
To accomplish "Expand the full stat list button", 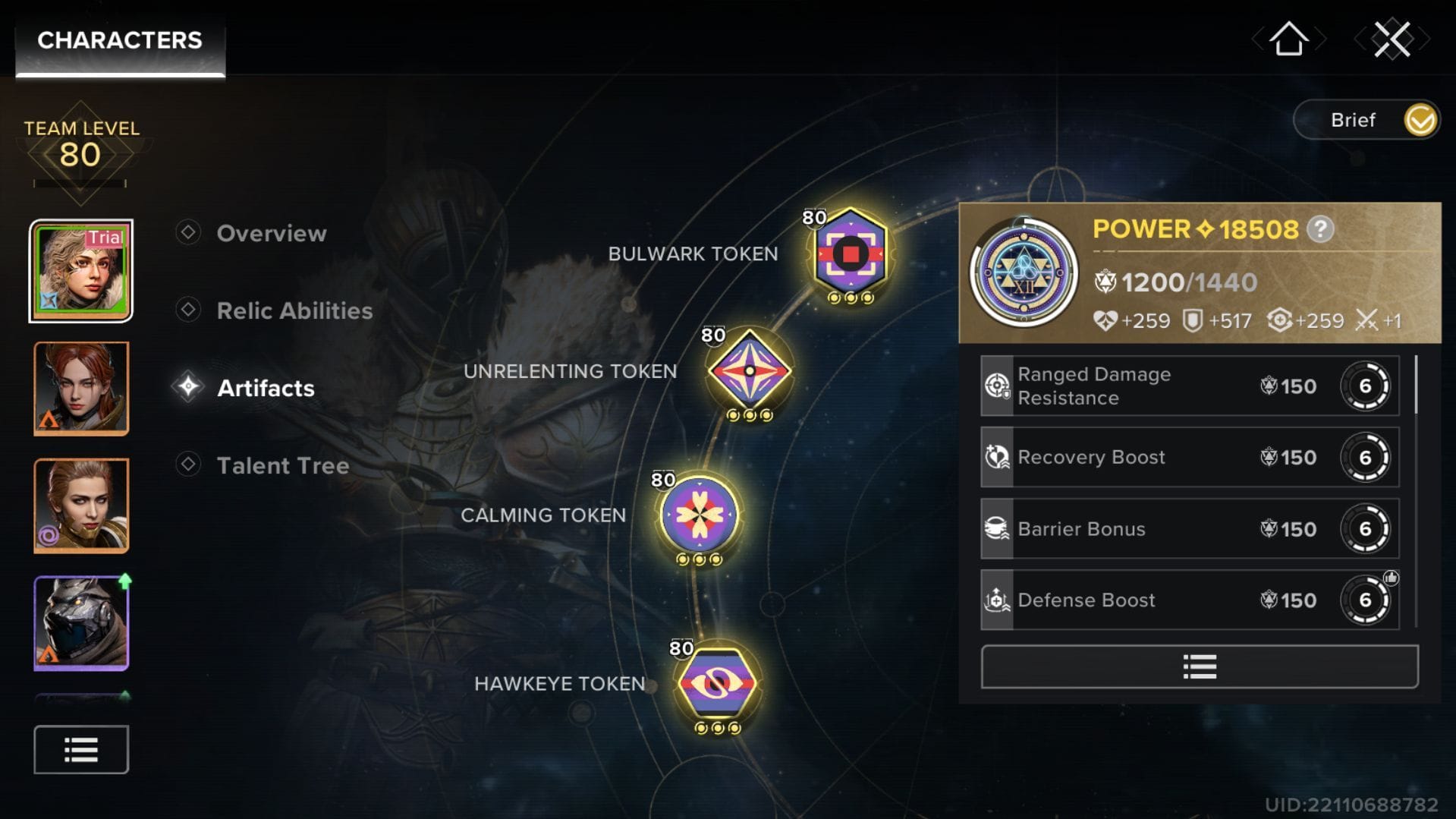I will 1199,667.
